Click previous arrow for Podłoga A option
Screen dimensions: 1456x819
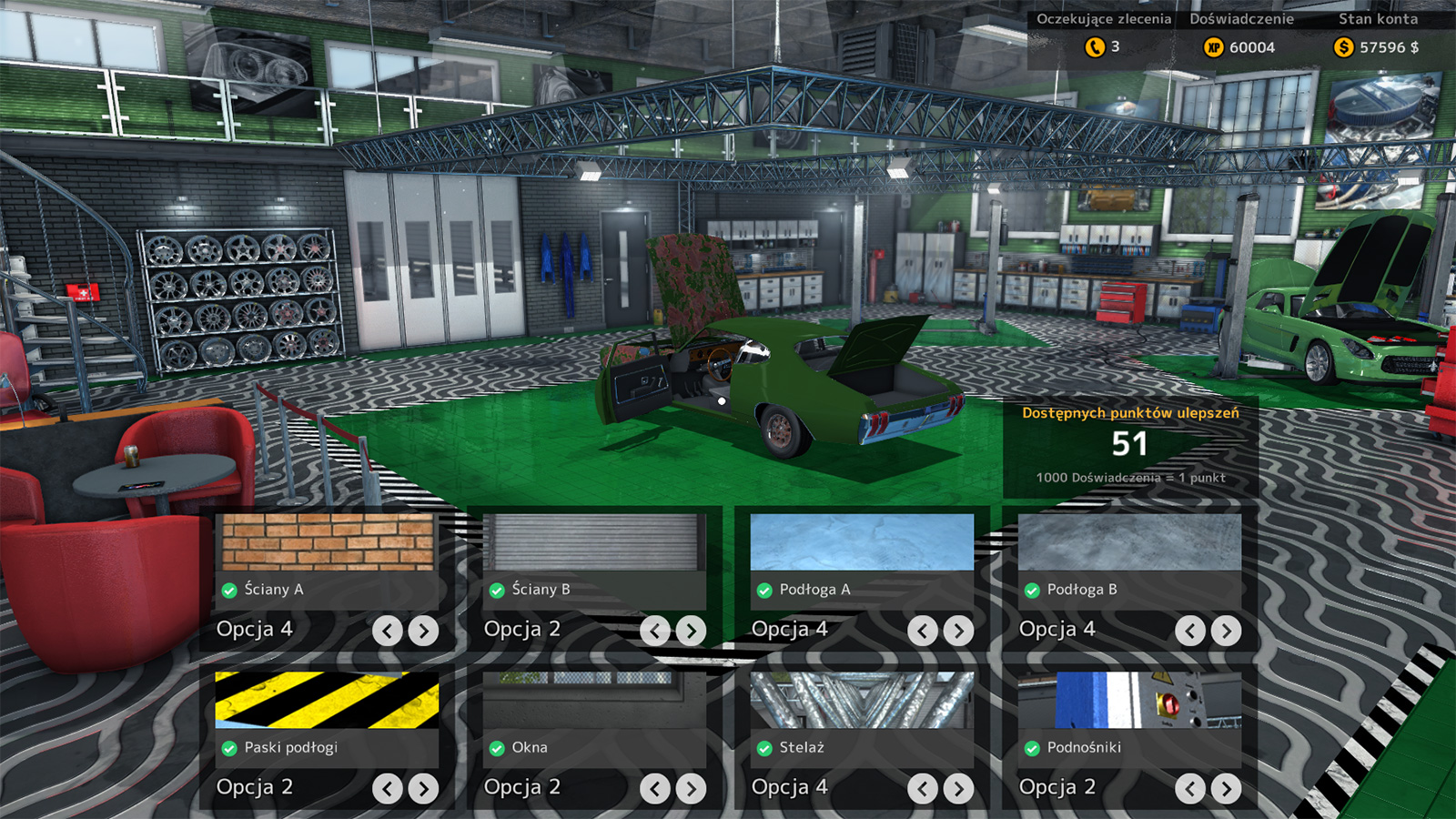coord(922,629)
